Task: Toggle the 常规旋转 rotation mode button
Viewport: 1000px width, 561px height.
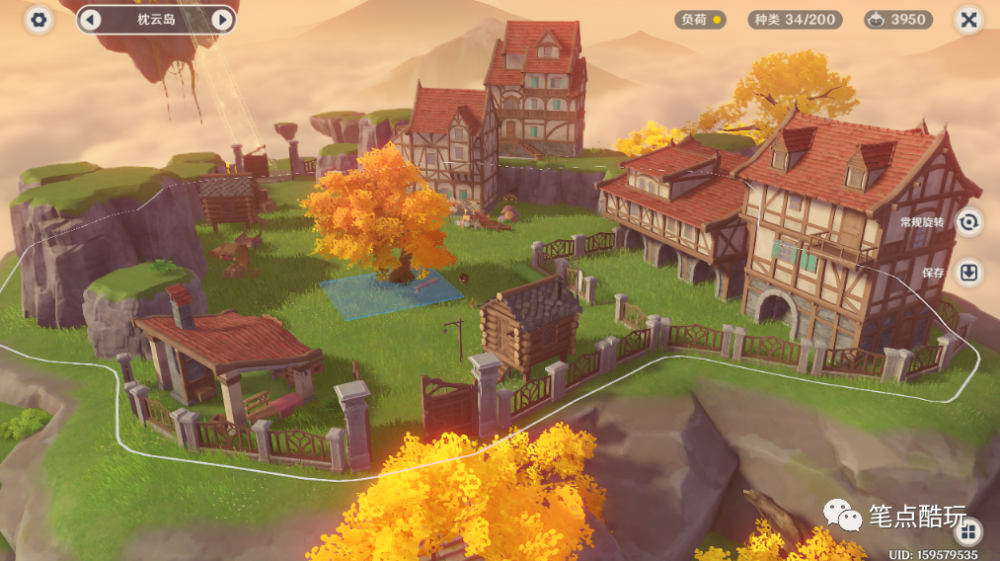Action: [968, 222]
